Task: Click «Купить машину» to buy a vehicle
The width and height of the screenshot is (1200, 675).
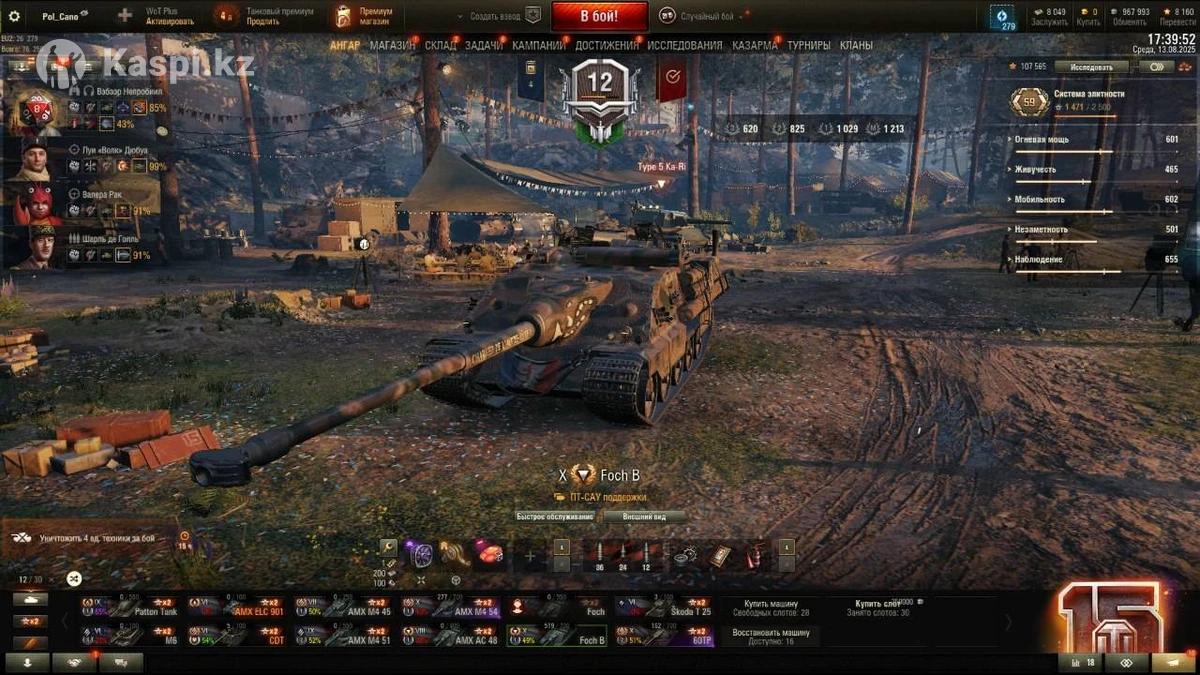Action: tap(770, 607)
